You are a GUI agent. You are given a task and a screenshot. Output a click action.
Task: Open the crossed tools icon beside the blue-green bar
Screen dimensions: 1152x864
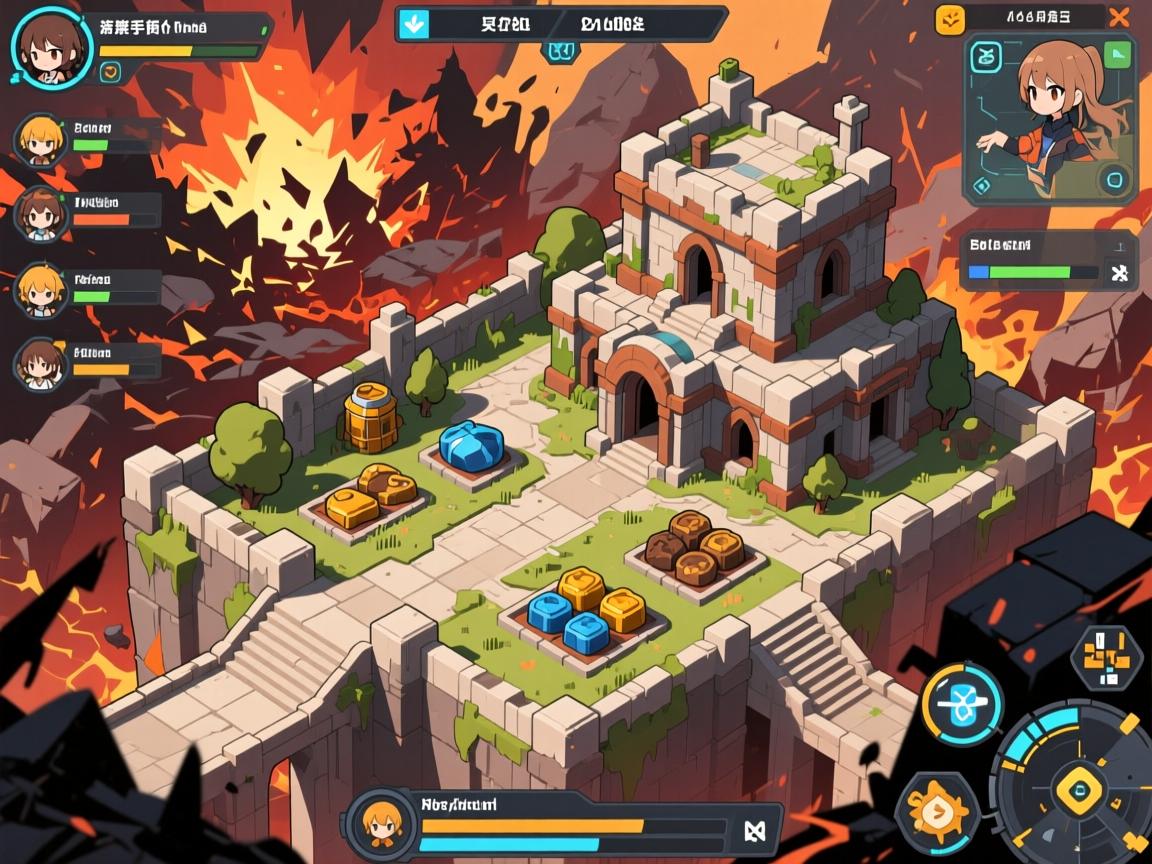[1120, 271]
